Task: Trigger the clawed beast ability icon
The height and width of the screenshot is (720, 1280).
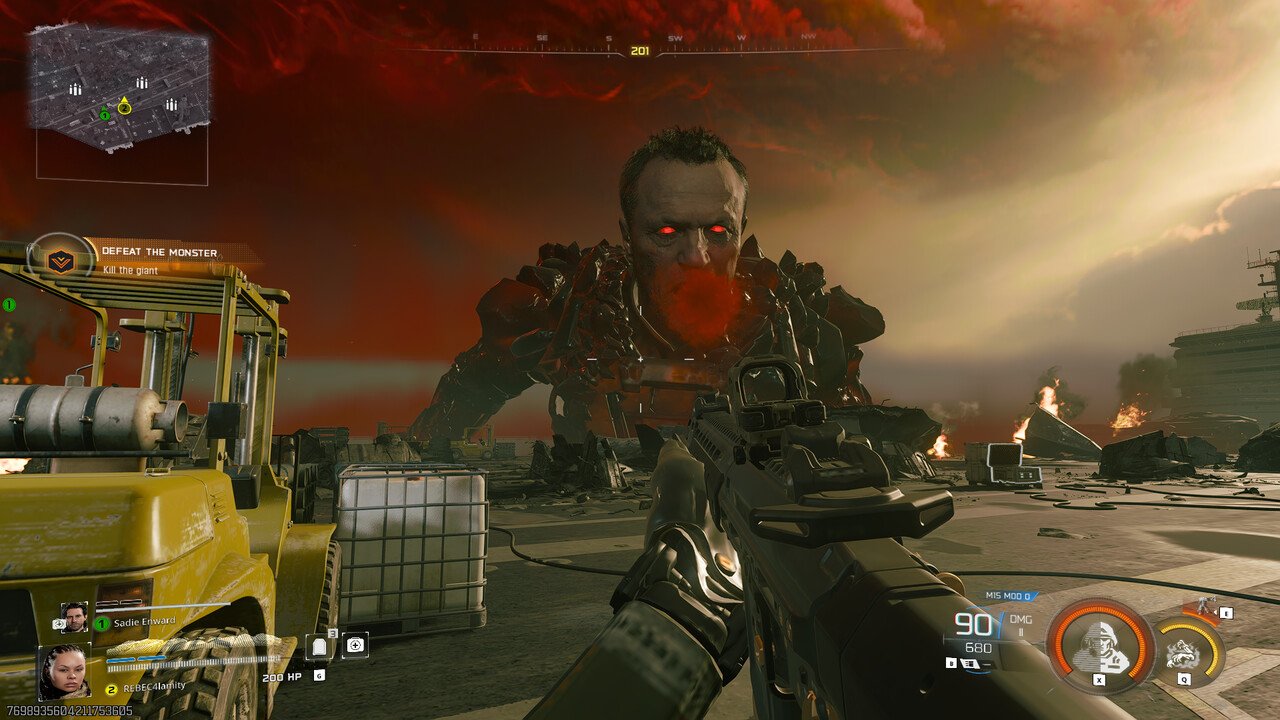Action: pos(1186,652)
